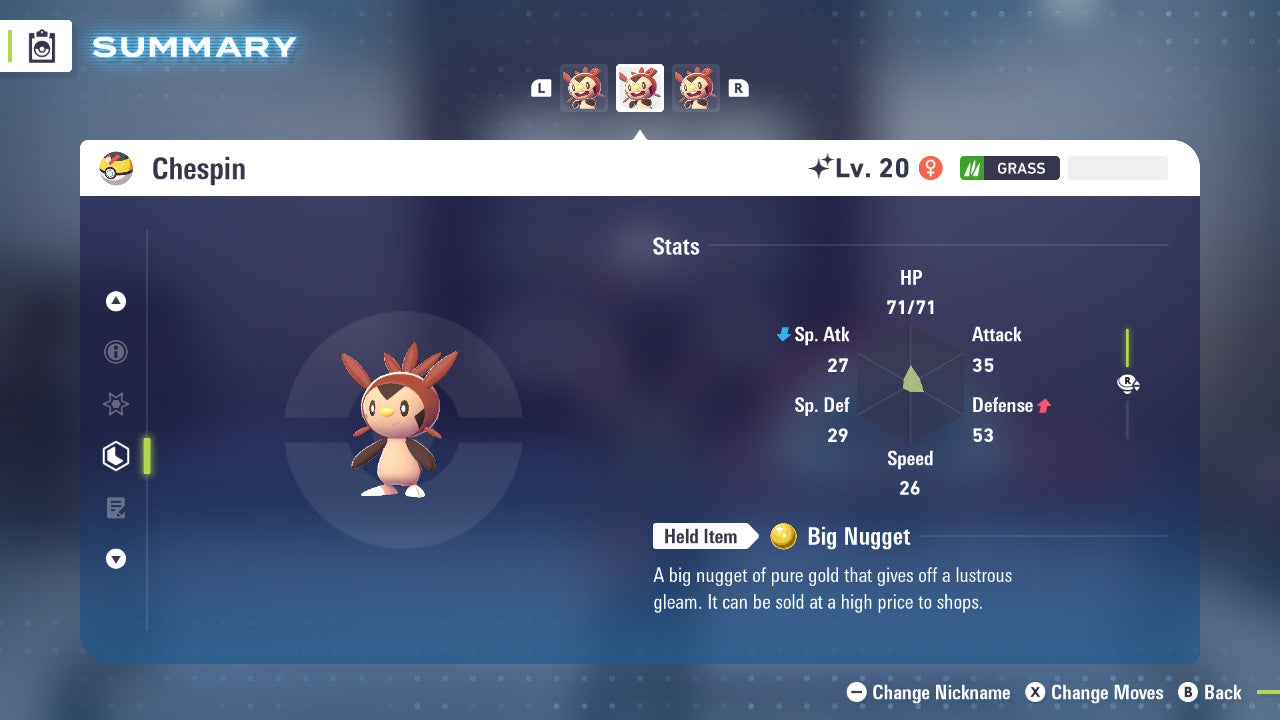Select the GRASS type badge
This screenshot has width=1280, height=720.
[1009, 168]
